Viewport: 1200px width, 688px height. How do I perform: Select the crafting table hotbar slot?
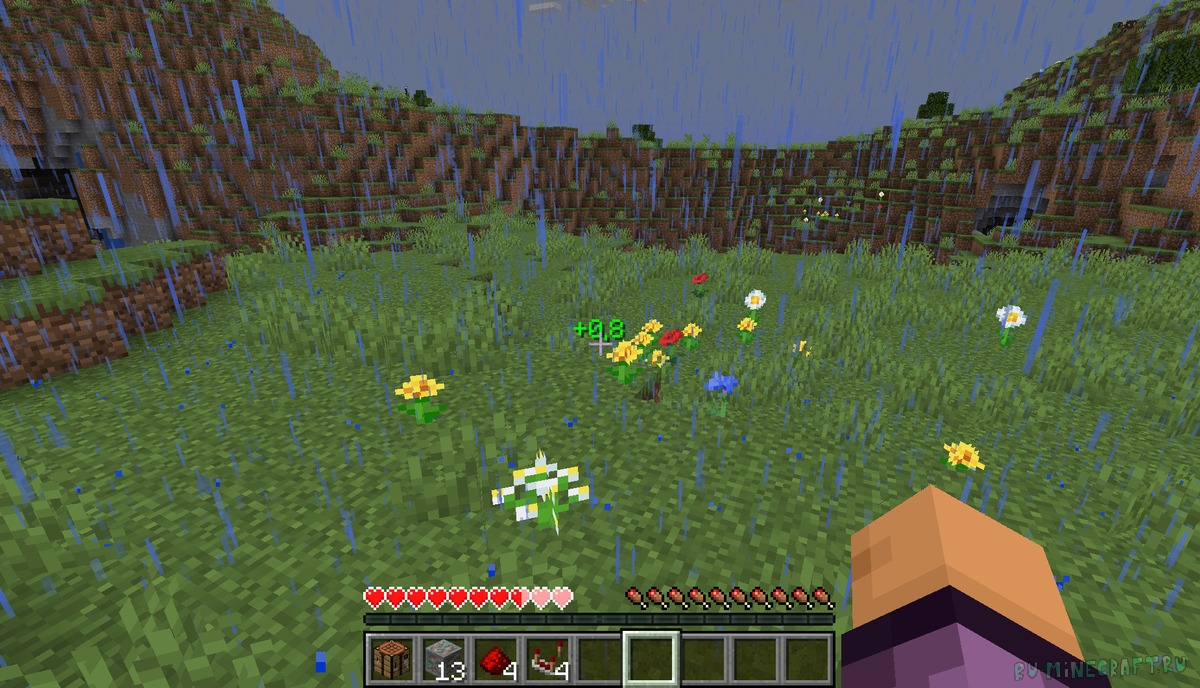390,658
